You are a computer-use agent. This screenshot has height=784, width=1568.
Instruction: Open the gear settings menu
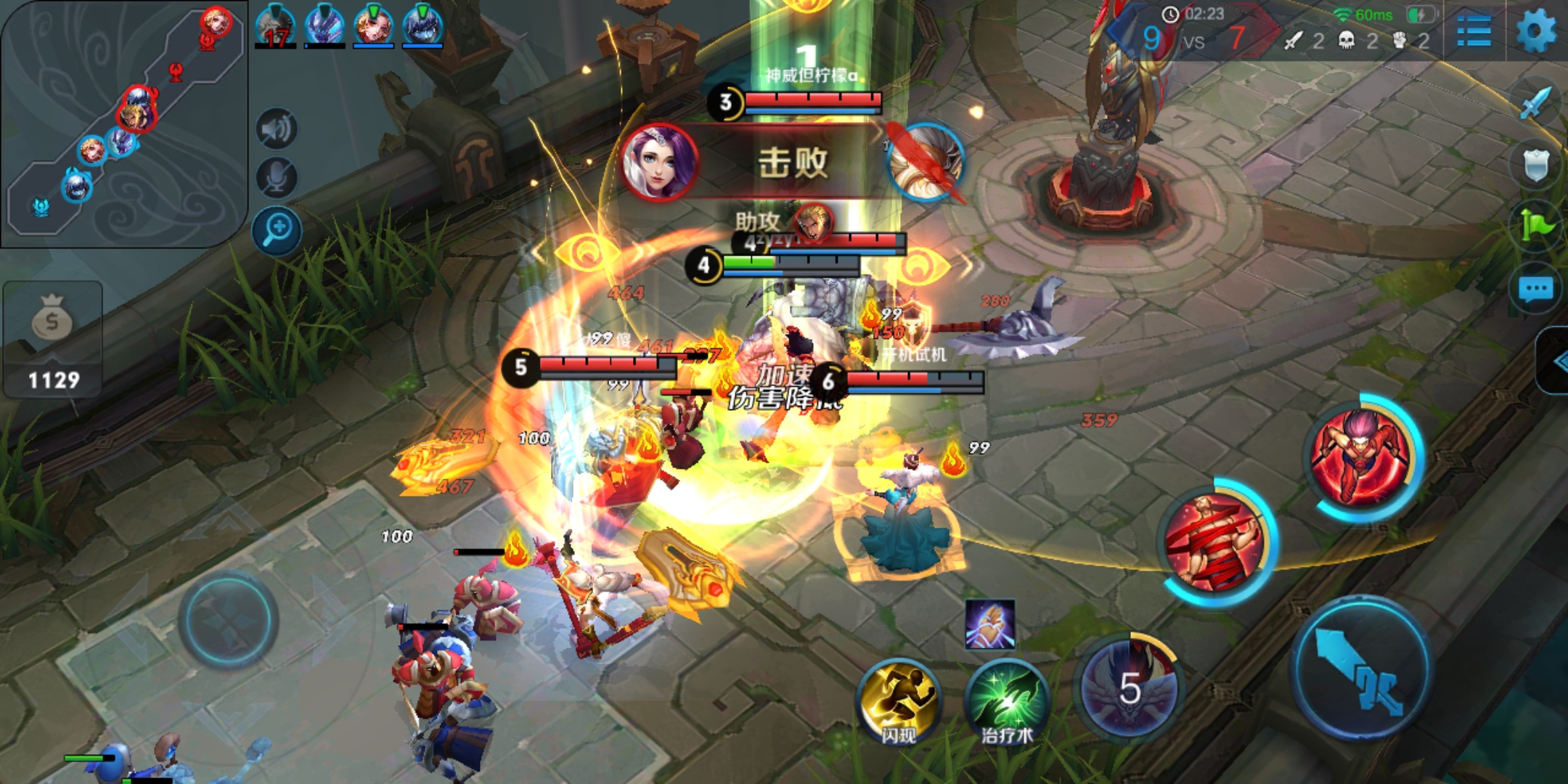click(x=1536, y=32)
